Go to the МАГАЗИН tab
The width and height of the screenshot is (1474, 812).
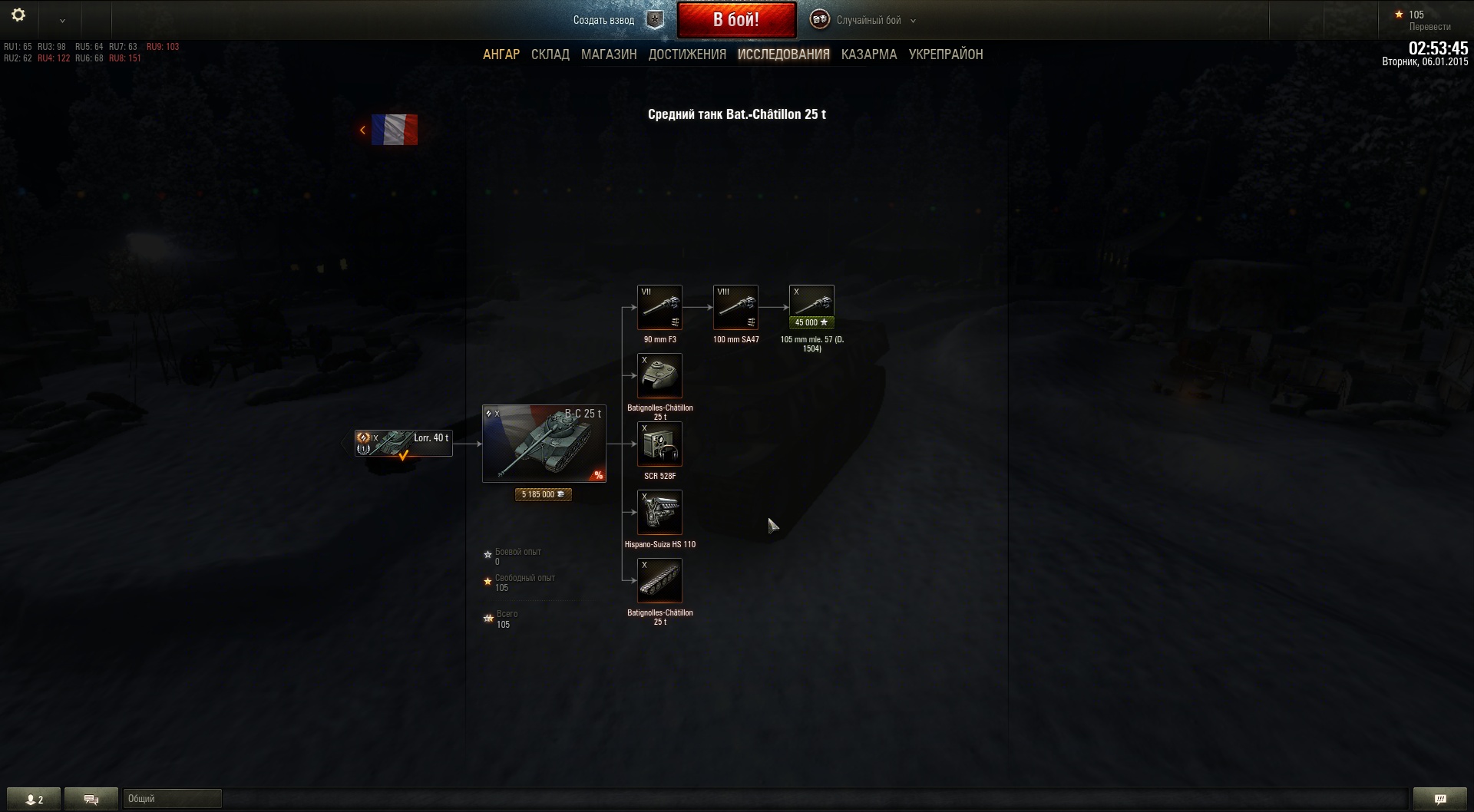(608, 54)
